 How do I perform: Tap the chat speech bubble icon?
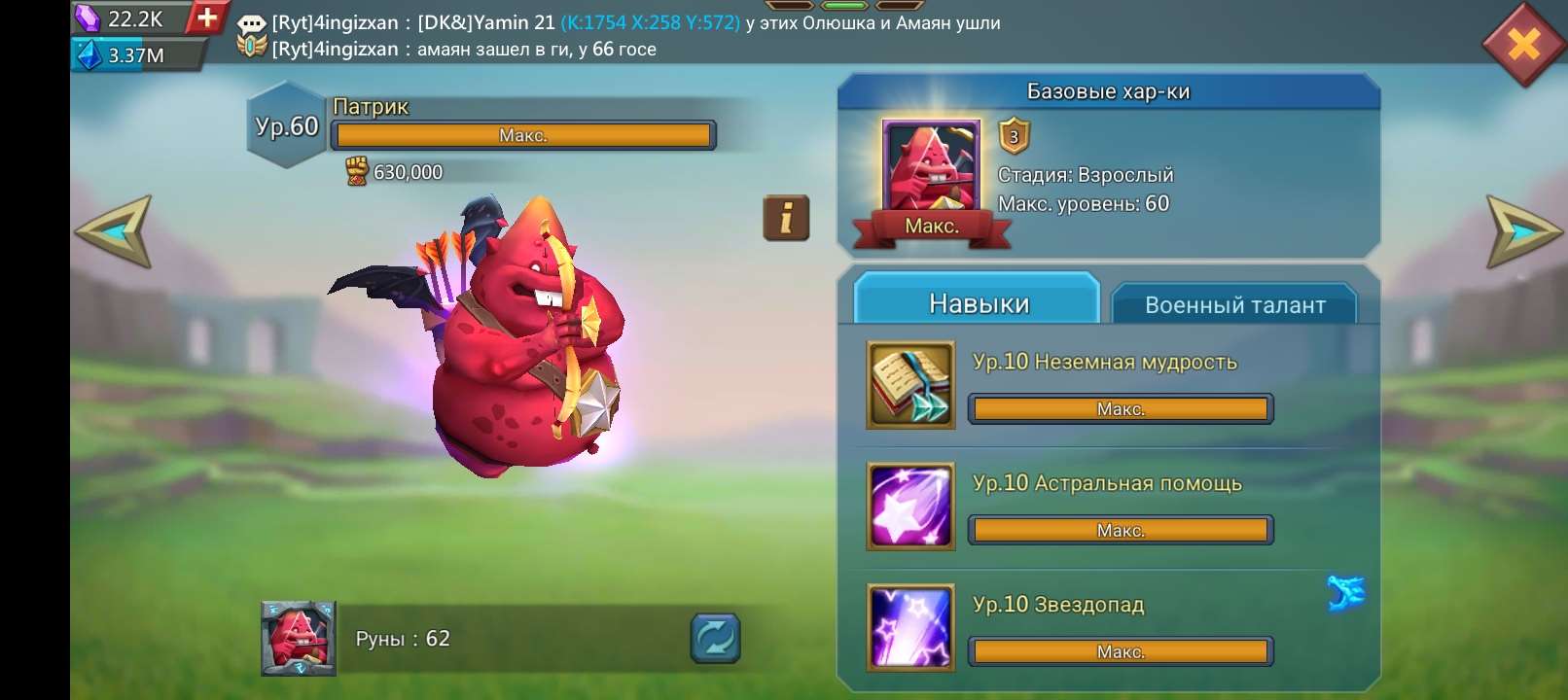tap(251, 22)
